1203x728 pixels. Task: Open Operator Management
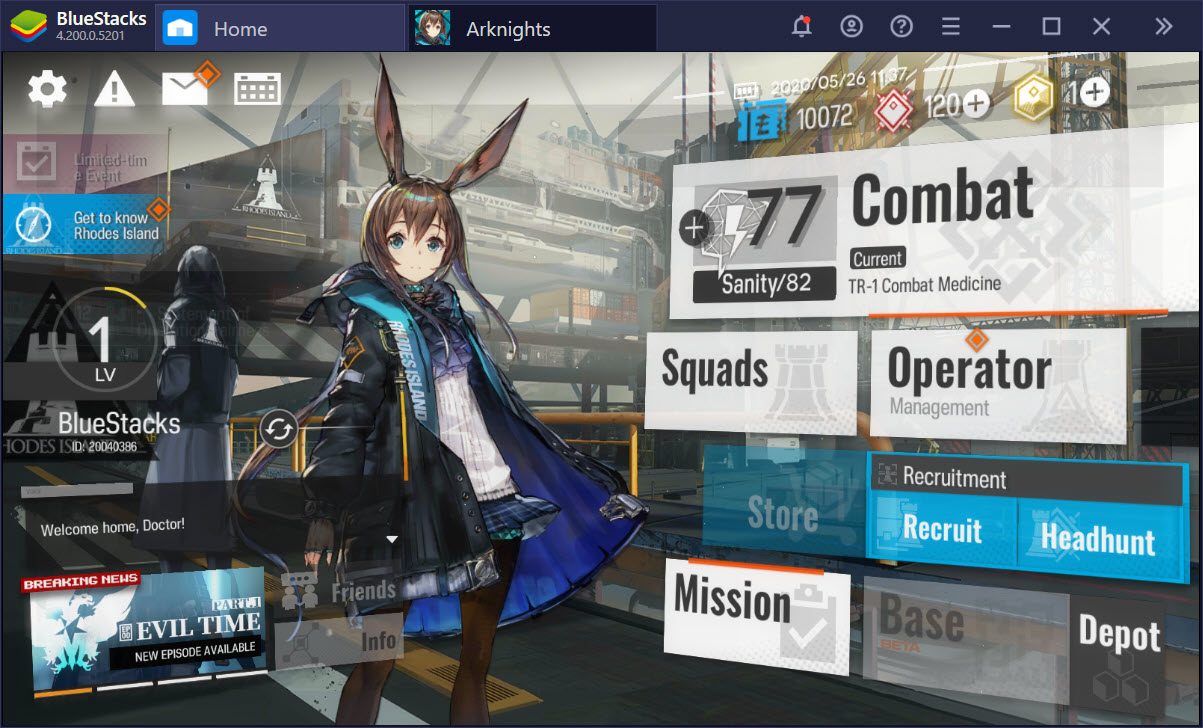(996, 382)
